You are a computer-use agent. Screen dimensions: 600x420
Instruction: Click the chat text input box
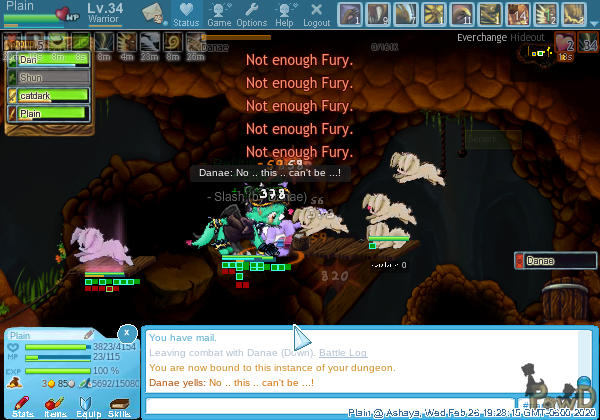(360, 405)
